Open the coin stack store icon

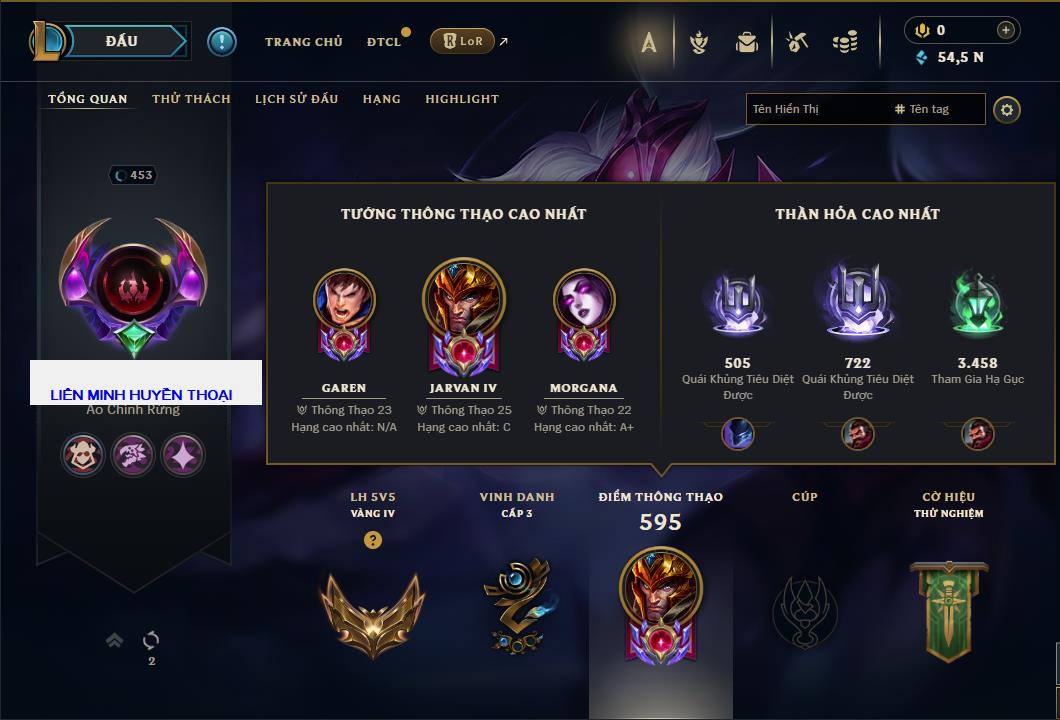(x=845, y=42)
